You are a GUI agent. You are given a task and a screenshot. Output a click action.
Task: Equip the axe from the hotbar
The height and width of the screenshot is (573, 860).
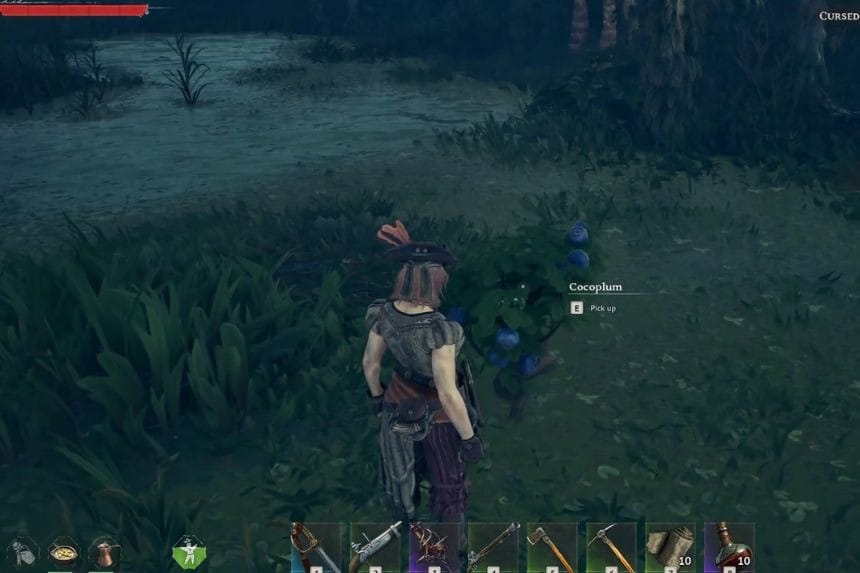tap(552, 547)
